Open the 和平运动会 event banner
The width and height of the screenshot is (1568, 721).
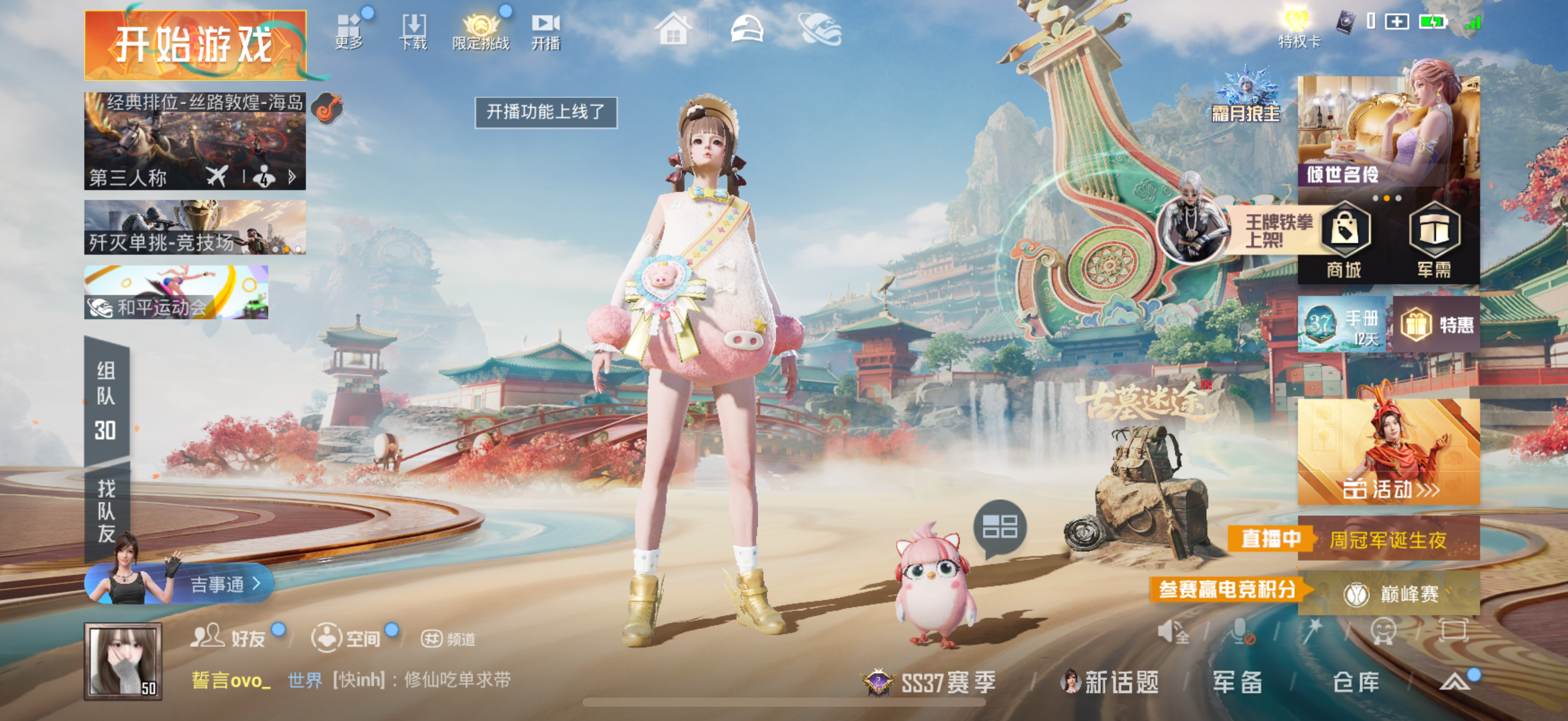point(176,292)
